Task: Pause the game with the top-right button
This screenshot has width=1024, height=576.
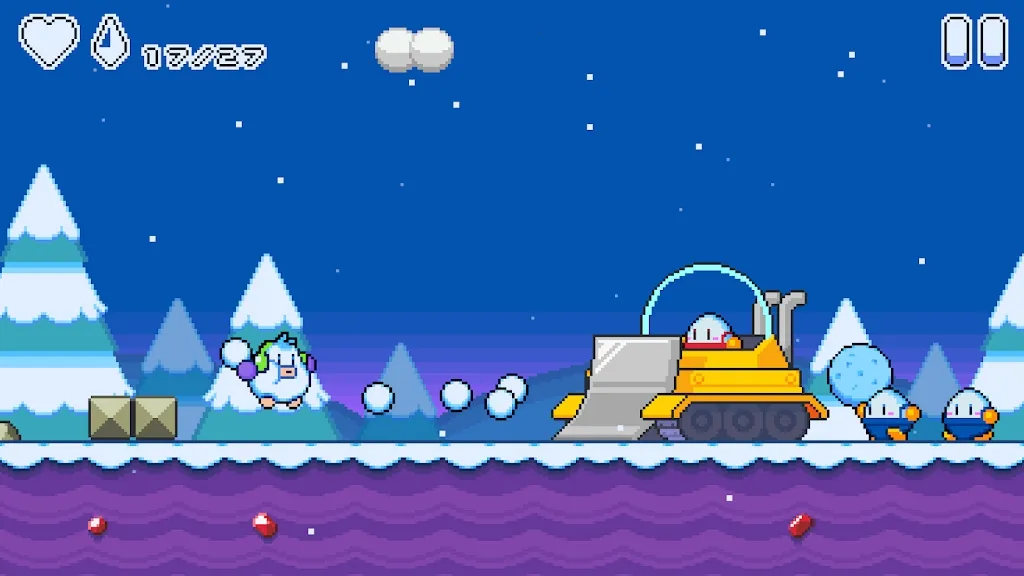Action: [974, 42]
